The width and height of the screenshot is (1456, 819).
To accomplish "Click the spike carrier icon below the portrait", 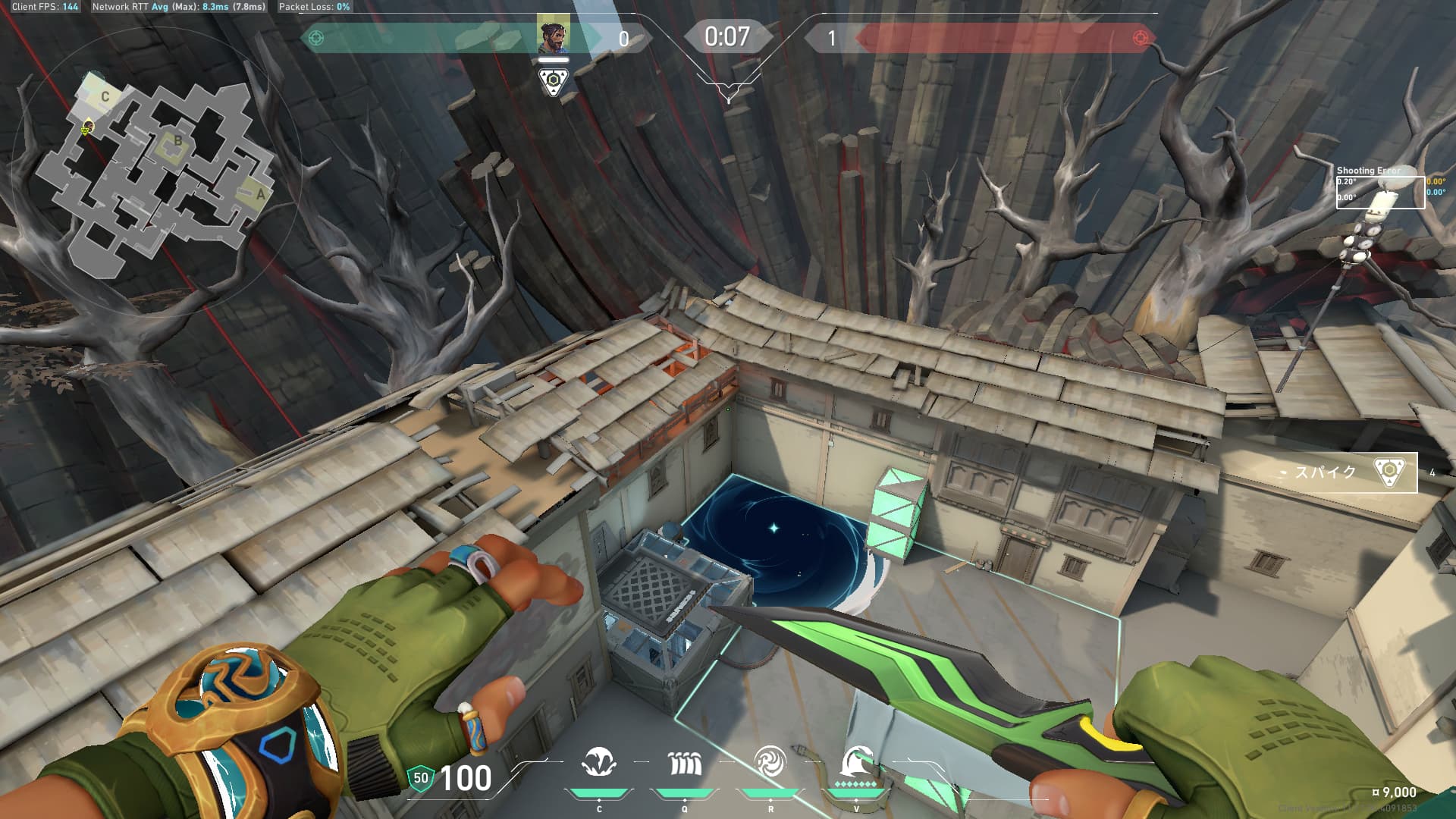I will pyautogui.click(x=554, y=81).
